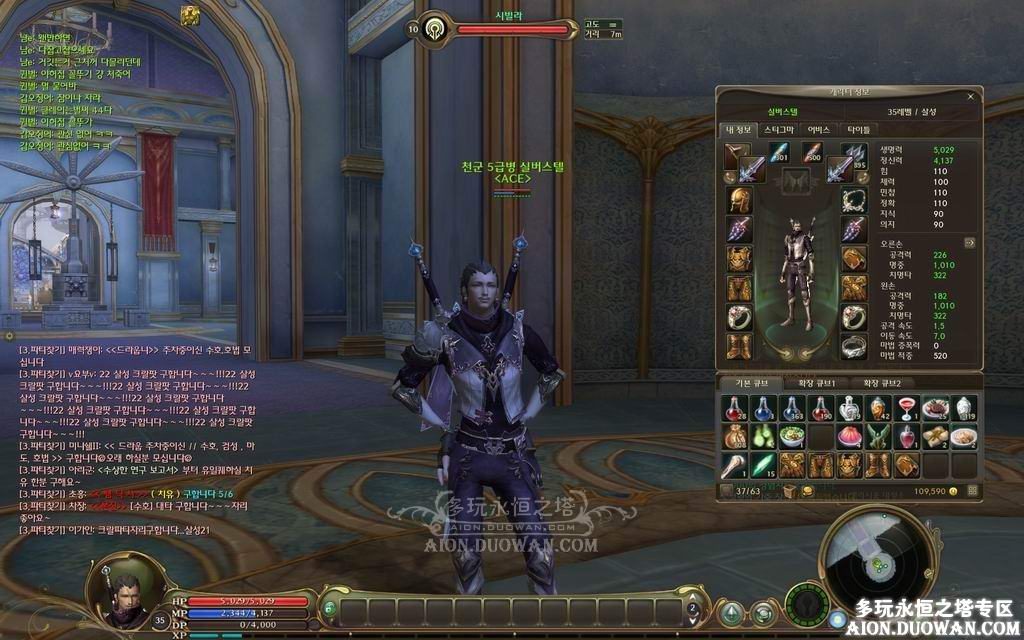This screenshot has width=1024, height=640.
Task: Choose the green crystal shard item
Action: tap(762, 465)
